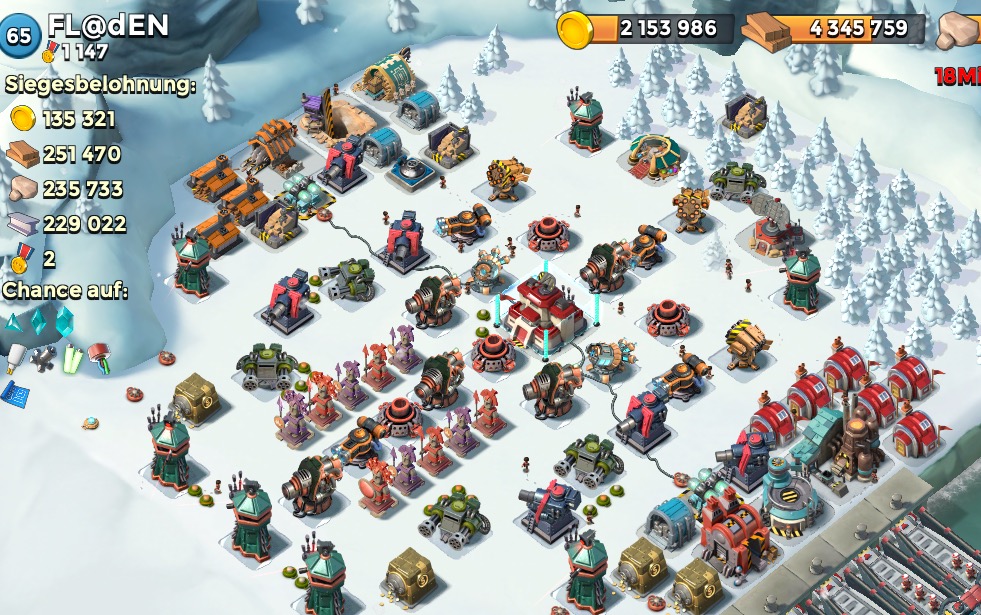Open the level 65 player badge

click(19, 34)
